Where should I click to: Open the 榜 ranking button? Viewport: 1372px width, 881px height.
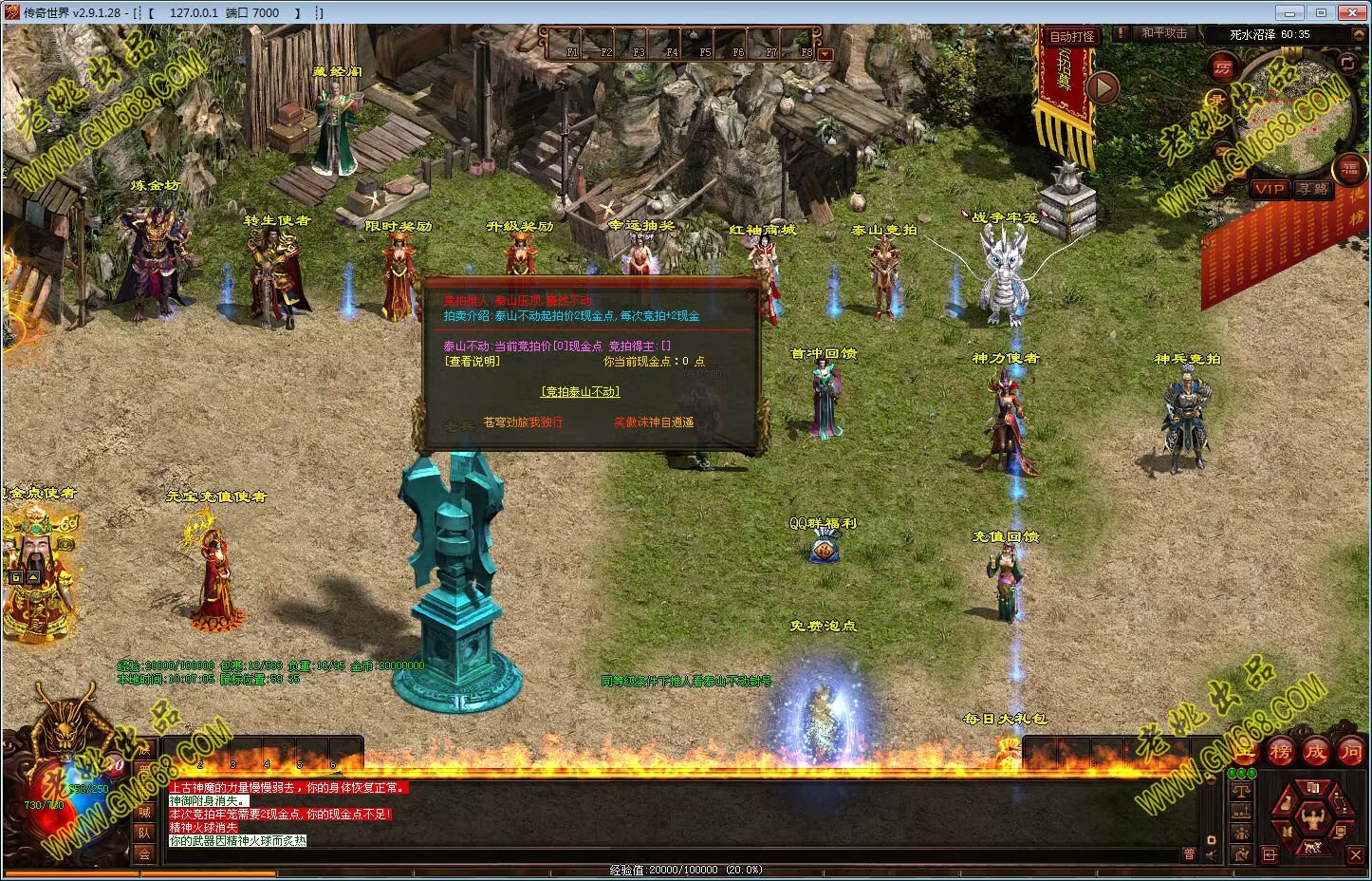(1281, 750)
